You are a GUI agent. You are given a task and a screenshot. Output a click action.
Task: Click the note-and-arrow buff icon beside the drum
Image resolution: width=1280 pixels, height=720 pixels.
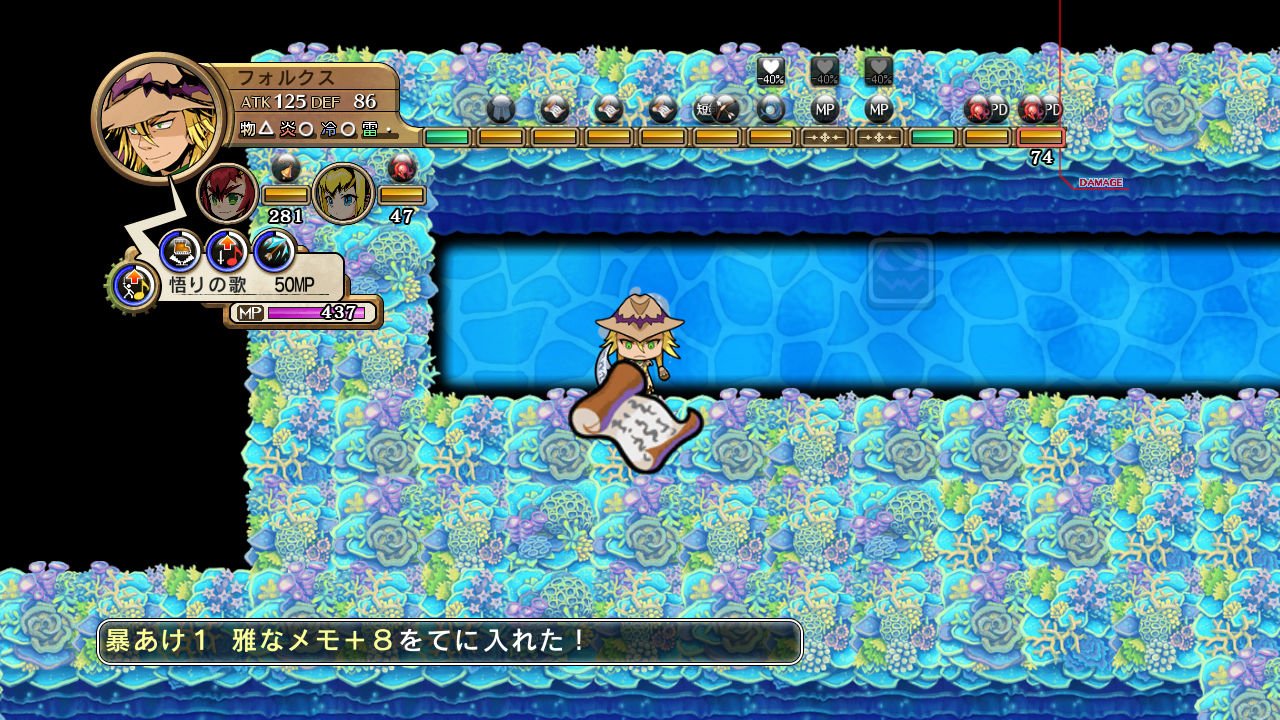[x=224, y=252]
